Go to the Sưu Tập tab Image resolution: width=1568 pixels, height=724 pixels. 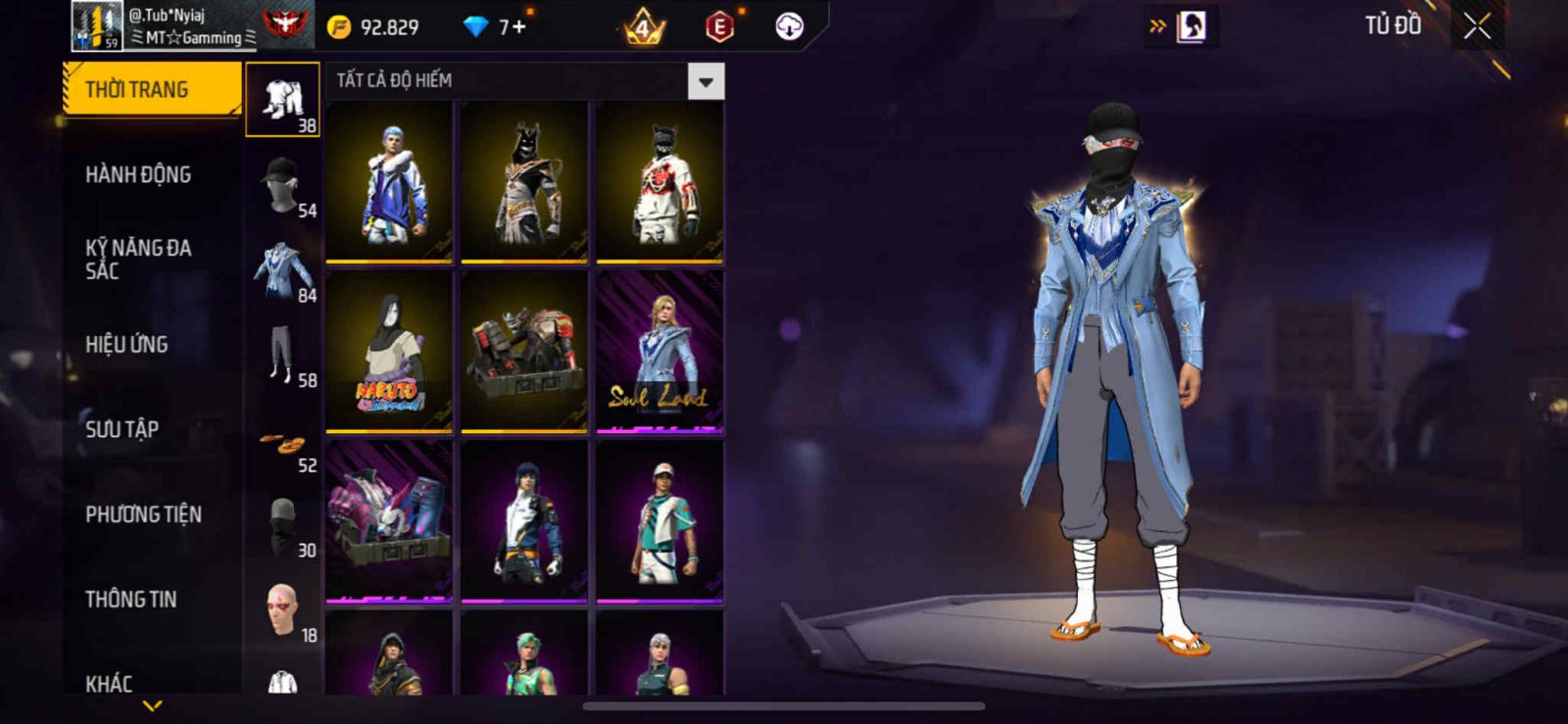point(122,429)
